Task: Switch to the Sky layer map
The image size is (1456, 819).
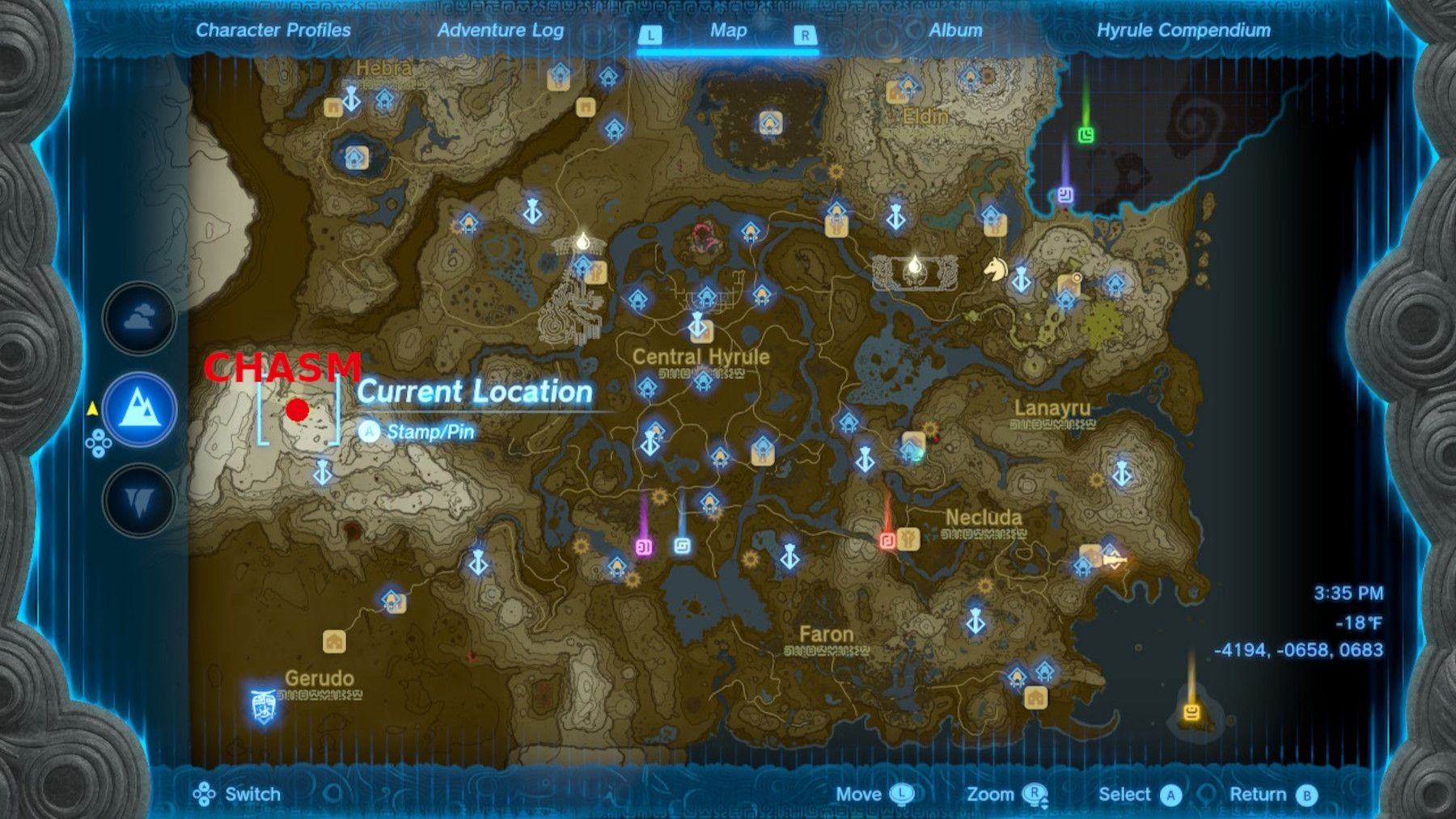Action: click(x=139, y=318)
